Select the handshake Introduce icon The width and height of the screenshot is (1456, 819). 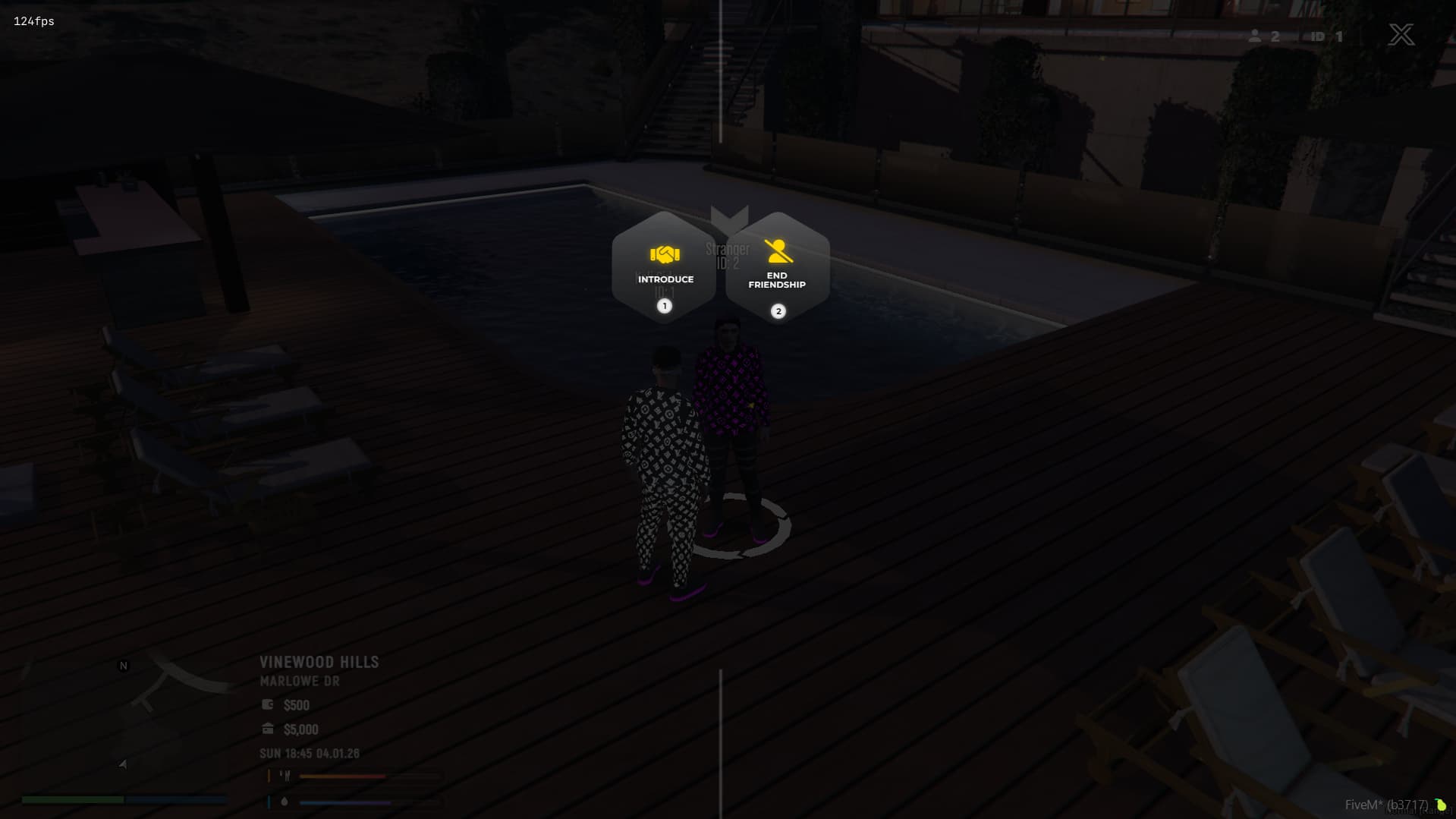[x=664, y=255]
